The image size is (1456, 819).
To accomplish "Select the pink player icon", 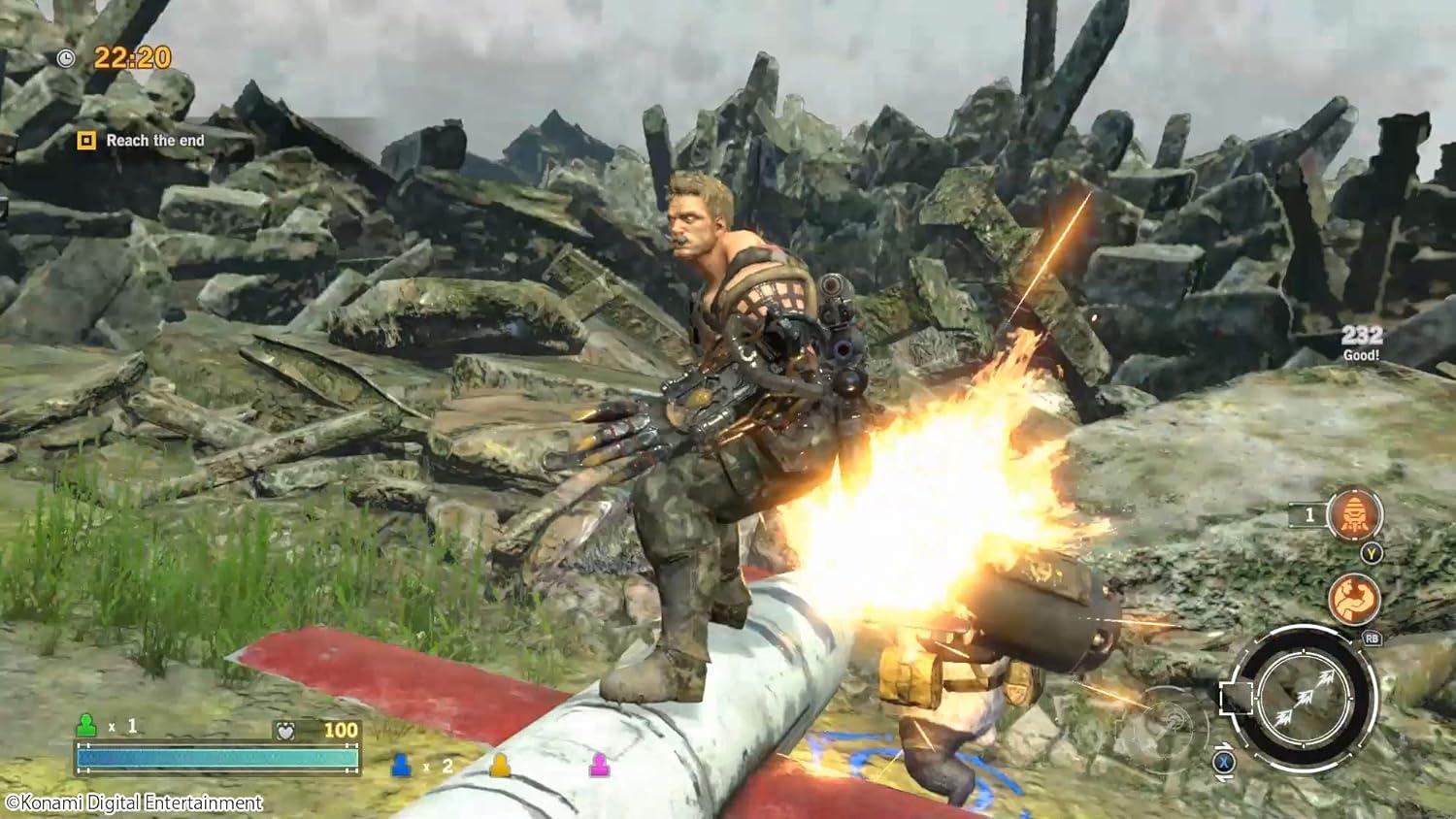I will coord(600,766).
